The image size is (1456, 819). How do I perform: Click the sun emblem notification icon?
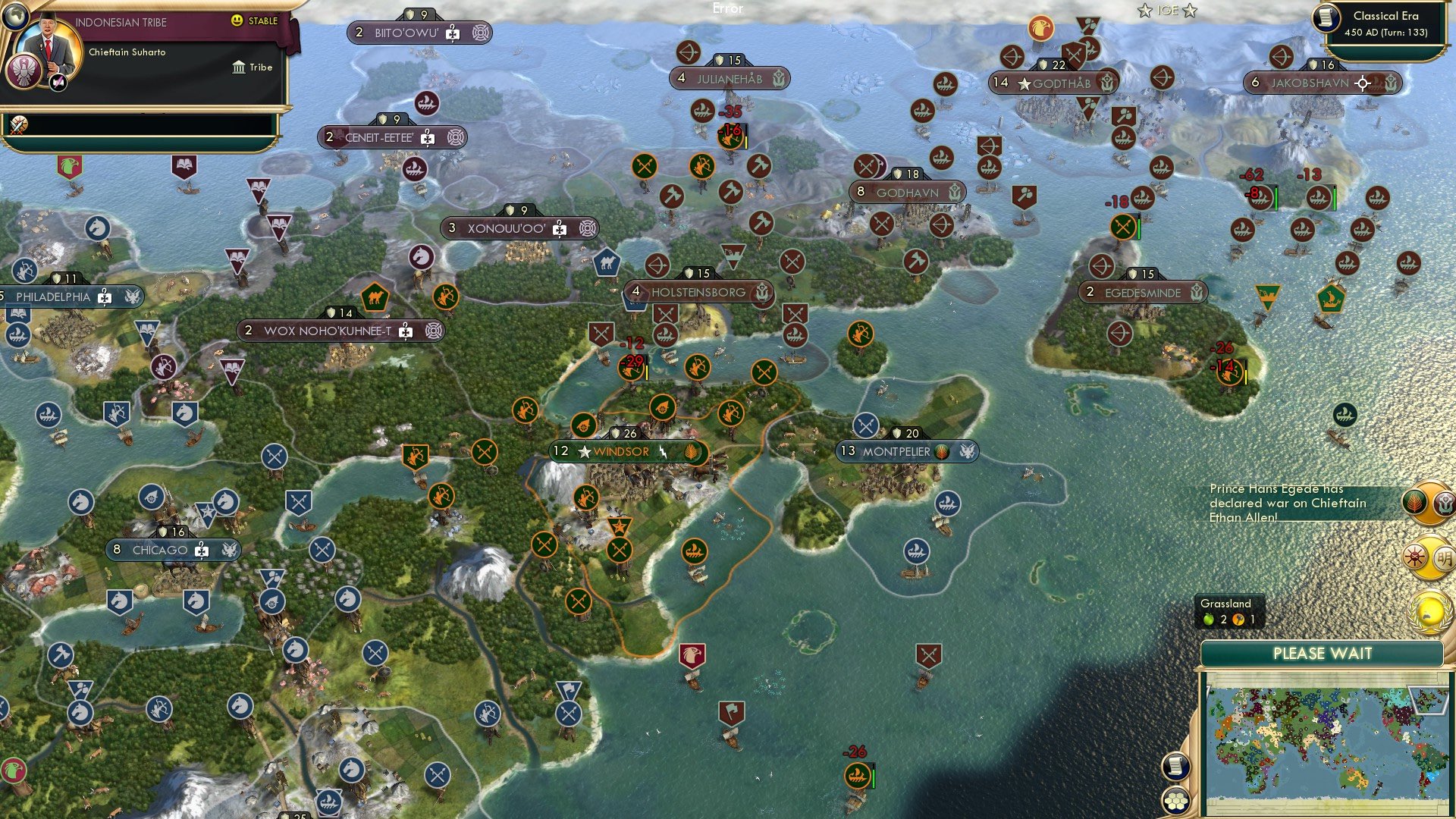pyautogui.click(x=1415, y=556)
